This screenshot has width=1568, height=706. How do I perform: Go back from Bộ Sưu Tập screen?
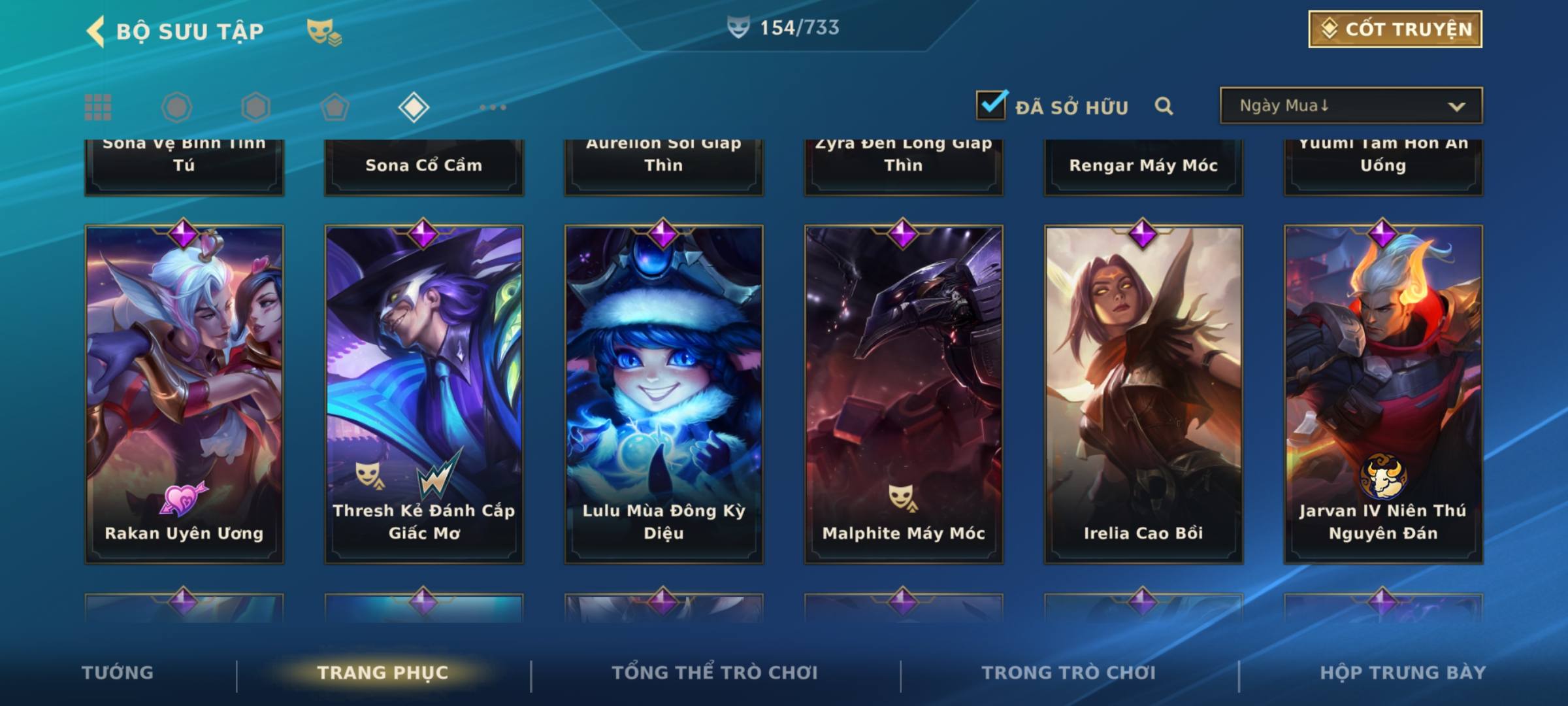[x=95, y=31]
